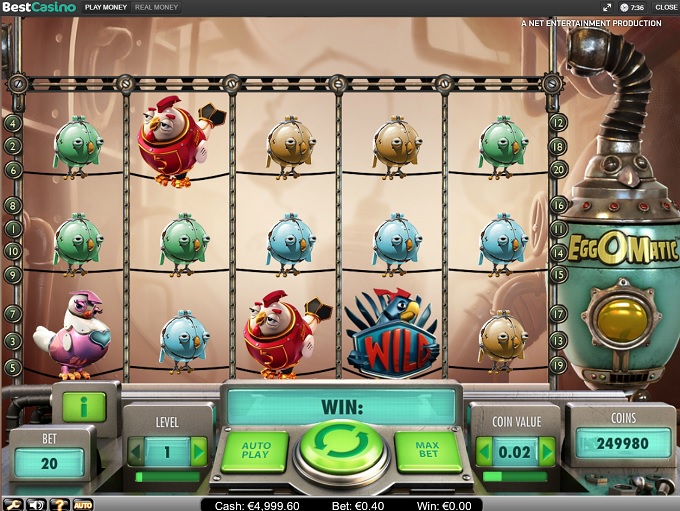Open help with the question mark icon
The height and width of the screenshot is (511, 680).
point(60,504)
